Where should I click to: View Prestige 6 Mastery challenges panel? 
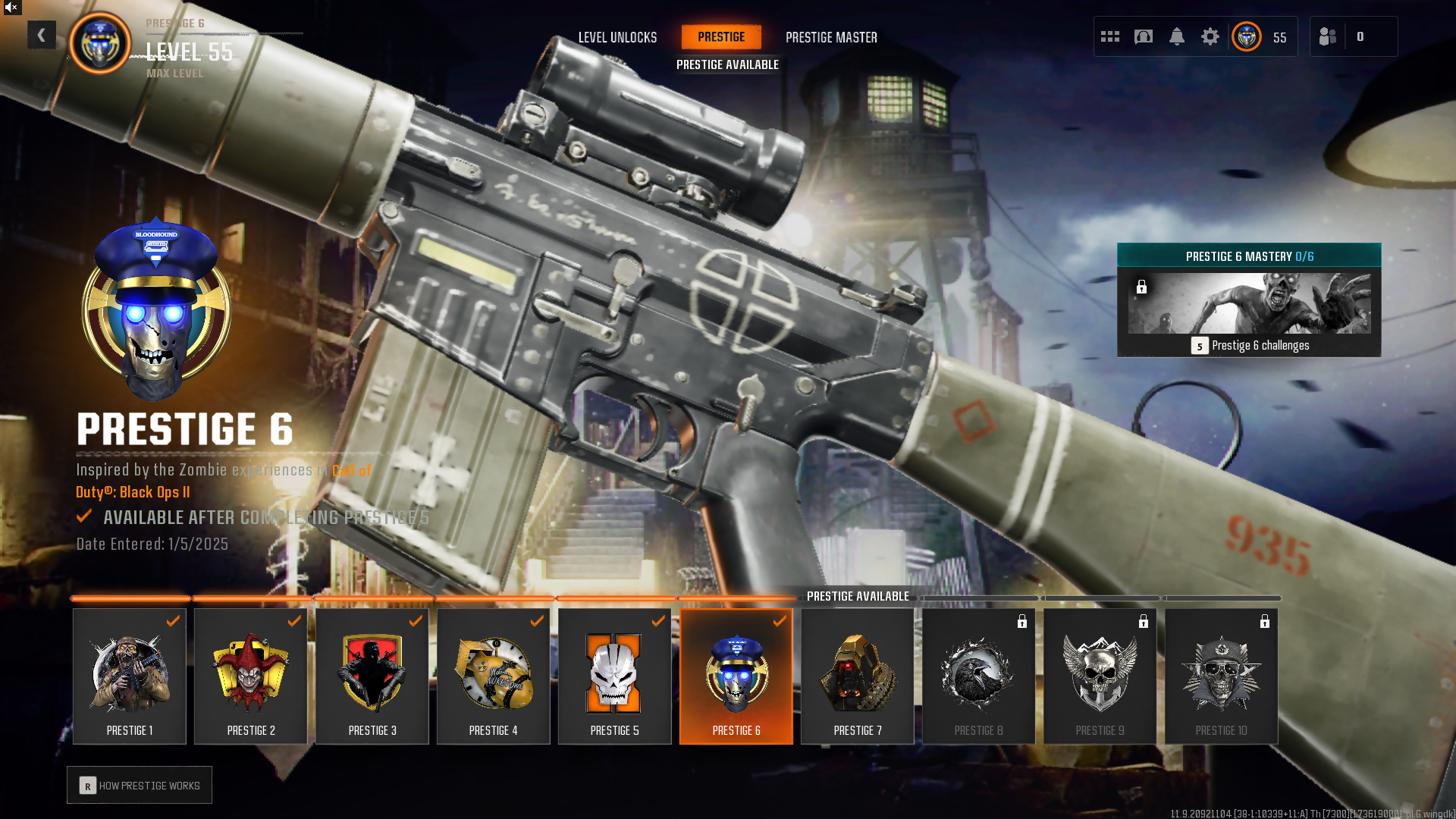pyautogui.click(x=1249, y=300)
